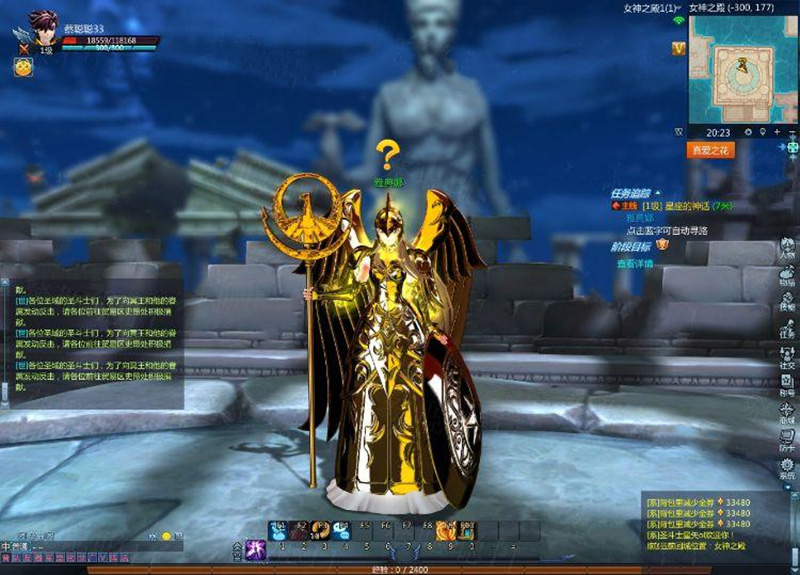This screenshot has width=800, height=575.
Task: Click the 阶段目标 stage goal badge
Action: click(x=662, y=245)
